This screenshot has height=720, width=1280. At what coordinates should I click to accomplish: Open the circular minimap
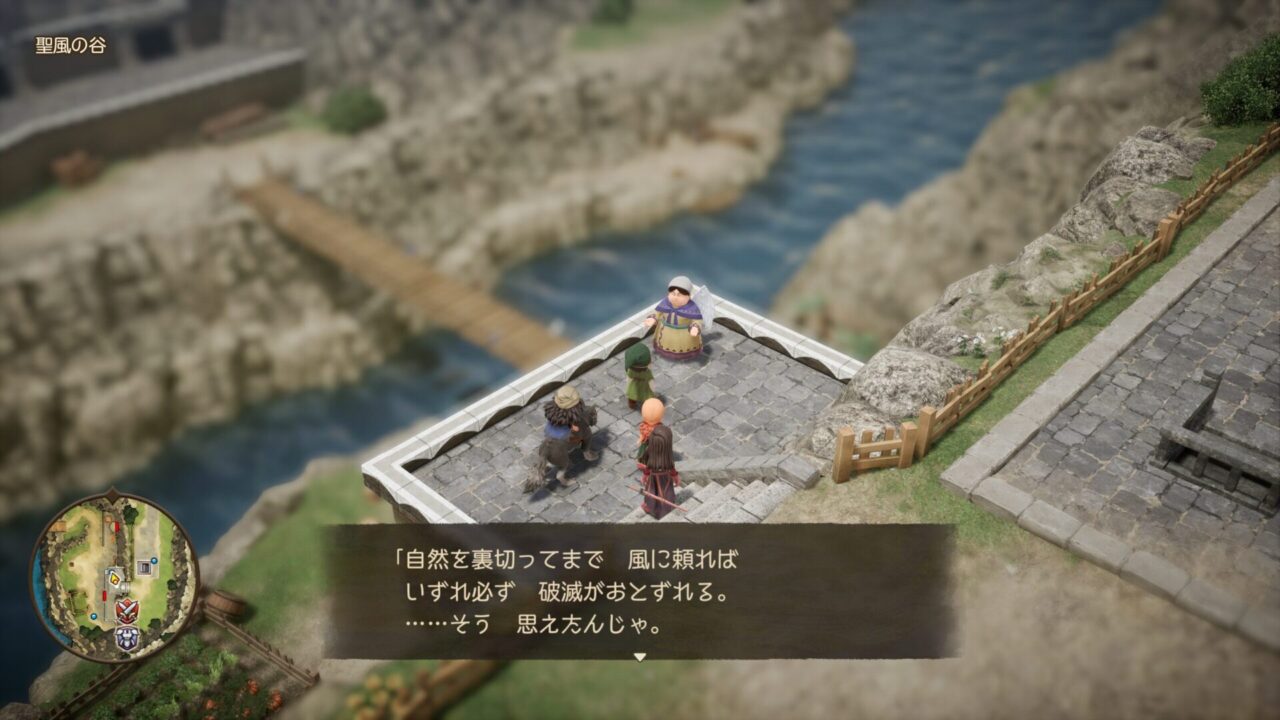tap(113, 577)
